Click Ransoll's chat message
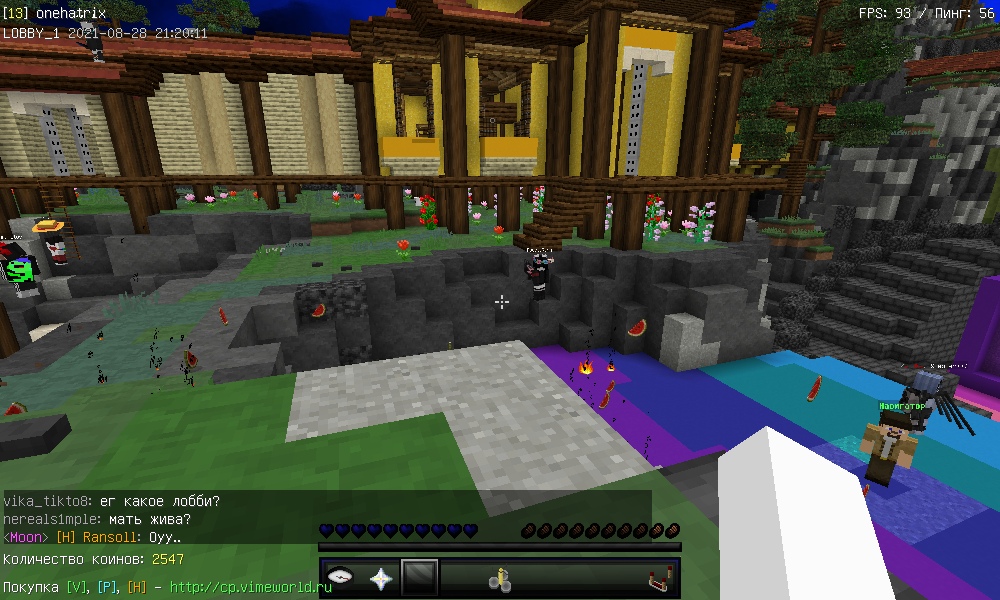Viewport: 1000px width, 600px height. [92, 537]
